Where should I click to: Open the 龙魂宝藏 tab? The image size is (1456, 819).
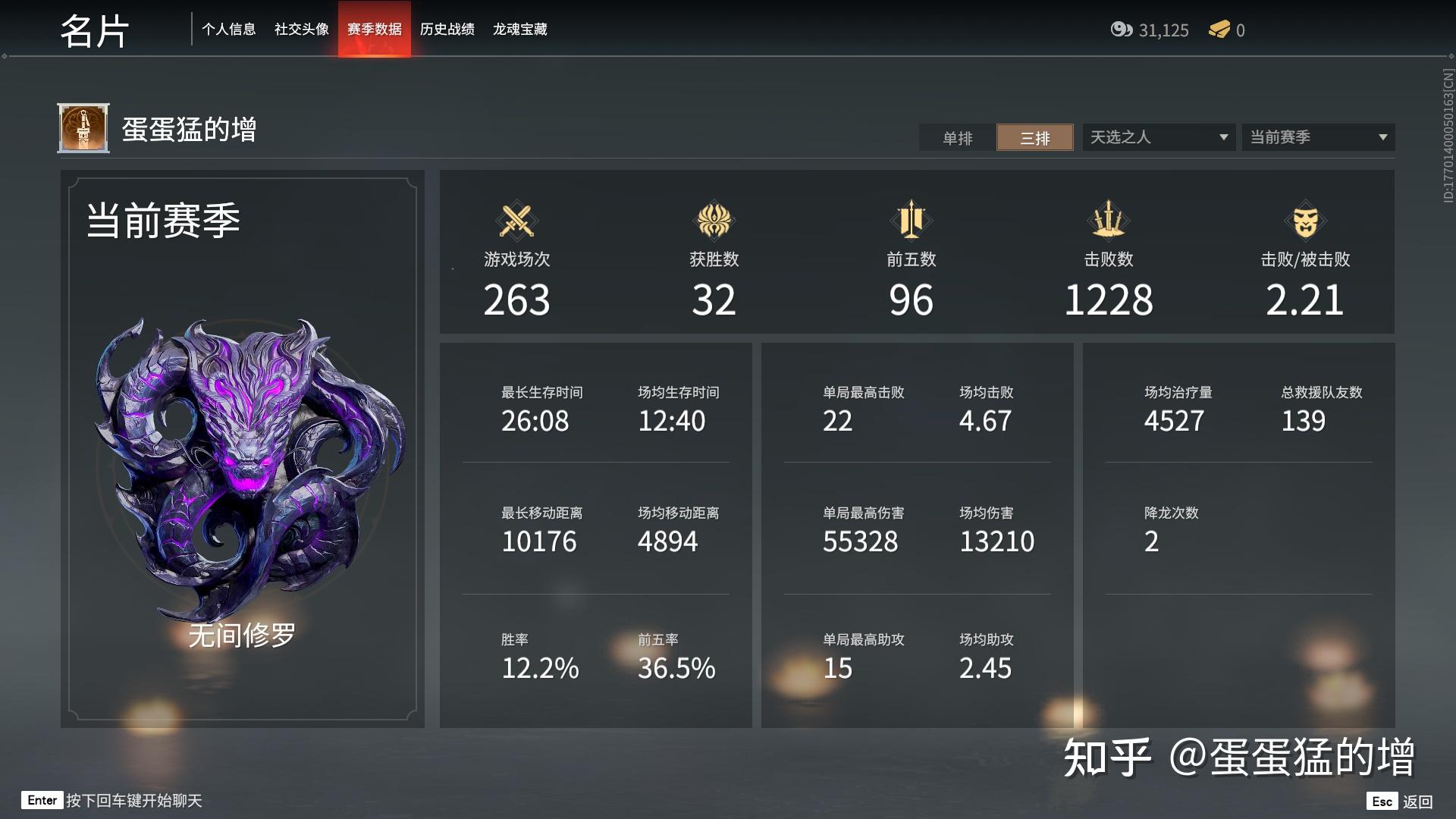pyautogui.click(x=522, y=30)
